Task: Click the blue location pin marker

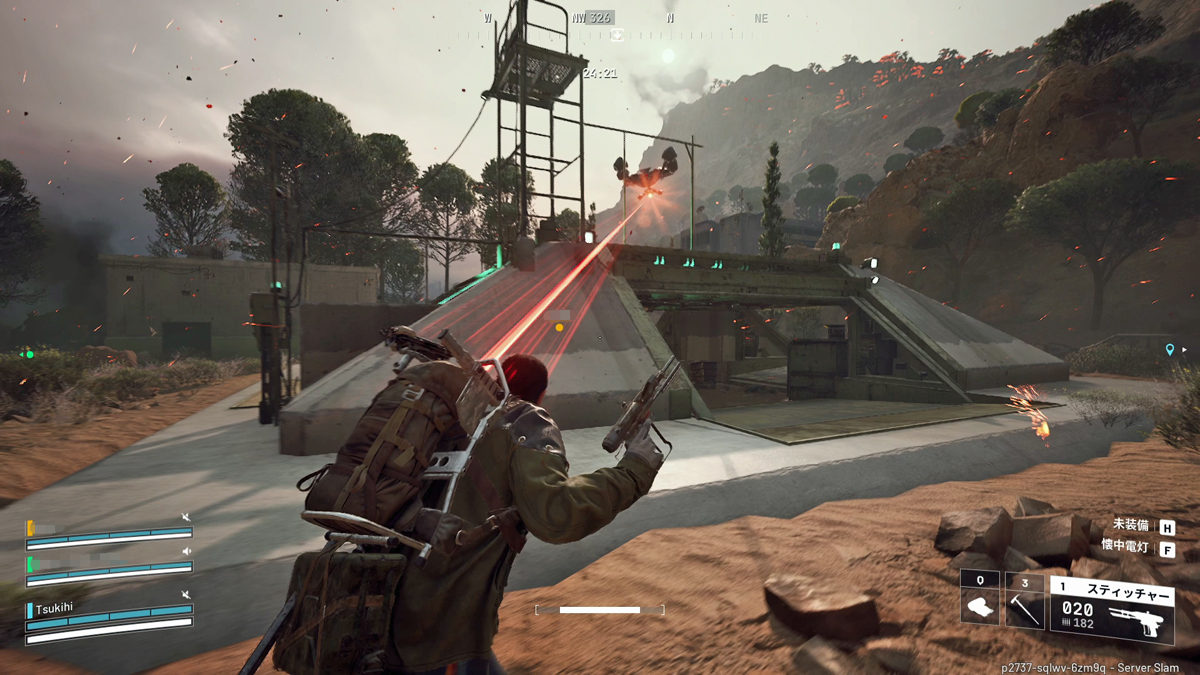Action: 1169,349
